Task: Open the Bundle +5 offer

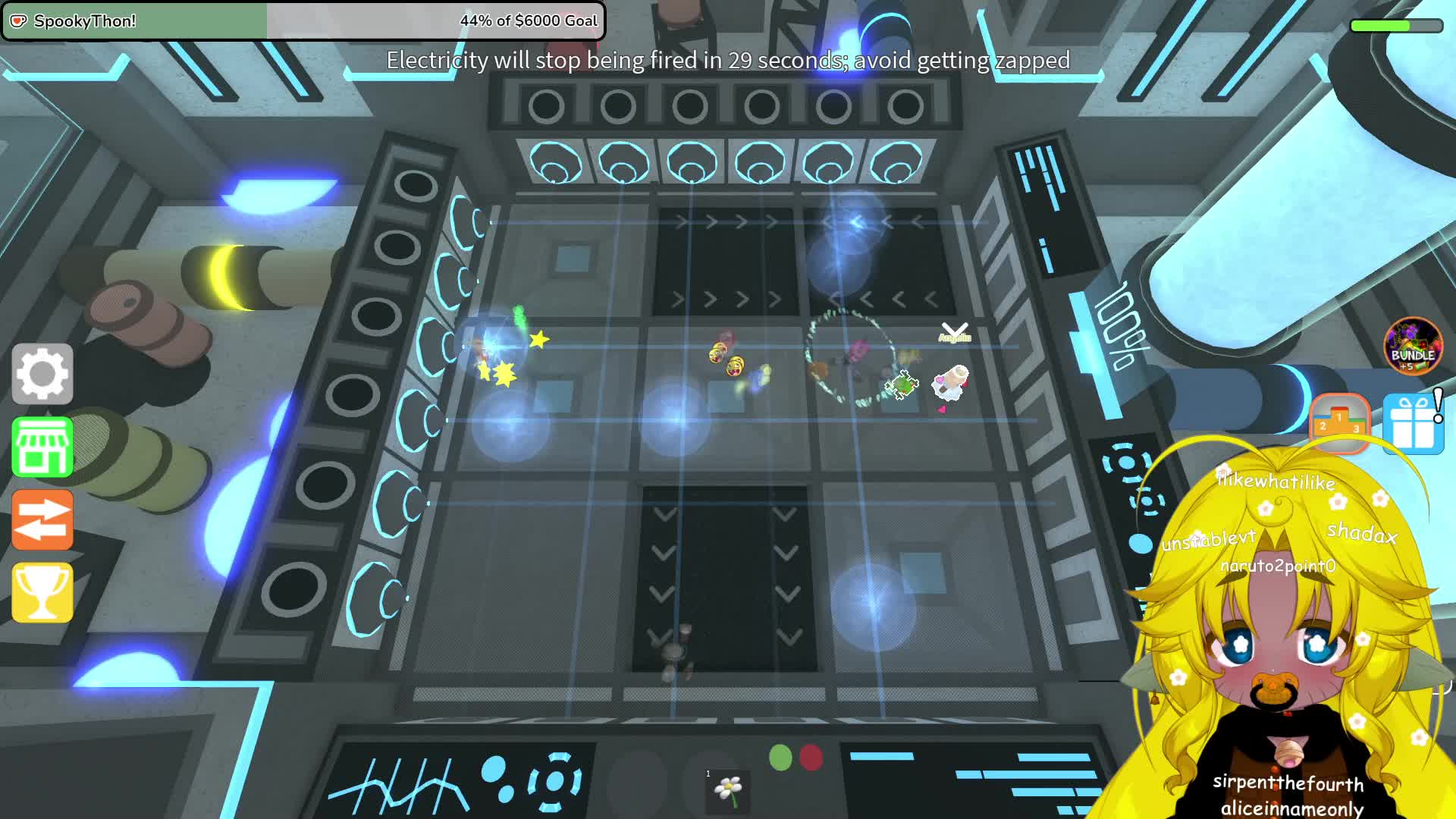Action: point(1413,347)
